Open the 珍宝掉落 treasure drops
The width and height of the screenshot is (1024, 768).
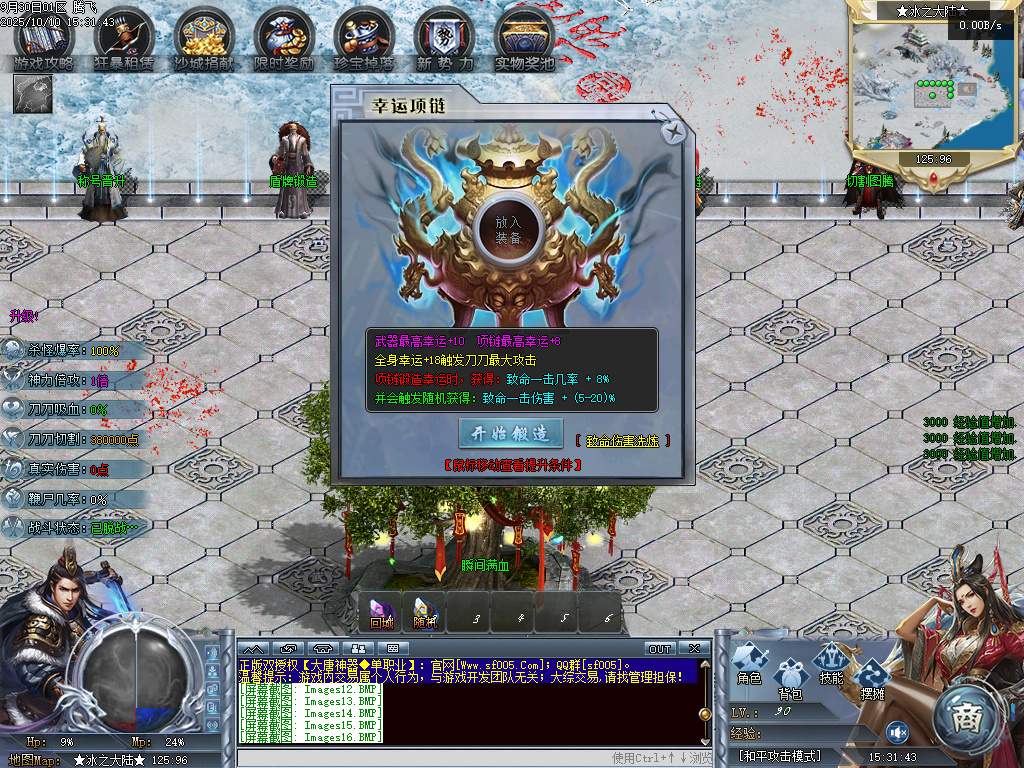364,40
